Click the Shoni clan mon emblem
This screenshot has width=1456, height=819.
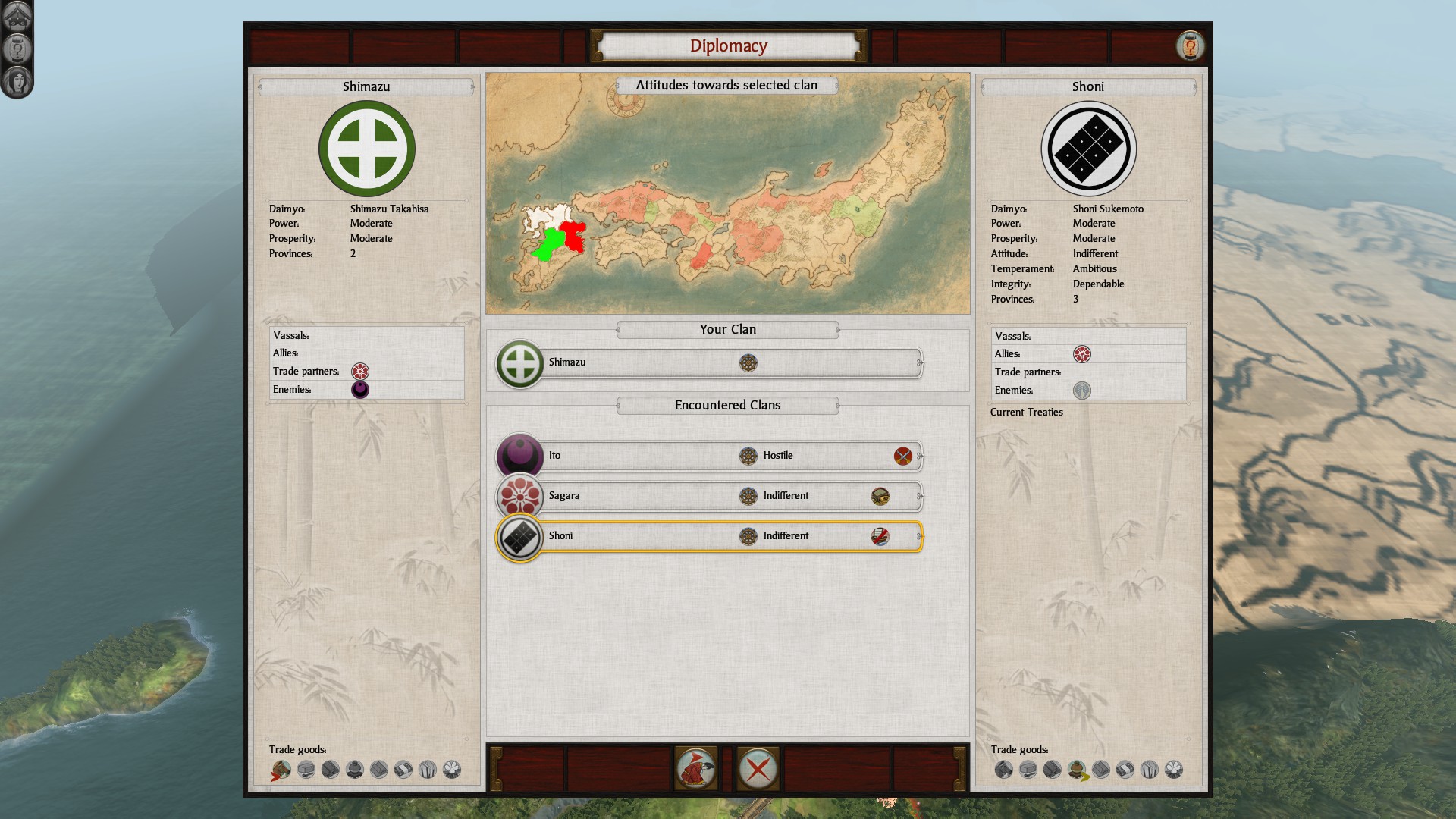[1088, 149]
